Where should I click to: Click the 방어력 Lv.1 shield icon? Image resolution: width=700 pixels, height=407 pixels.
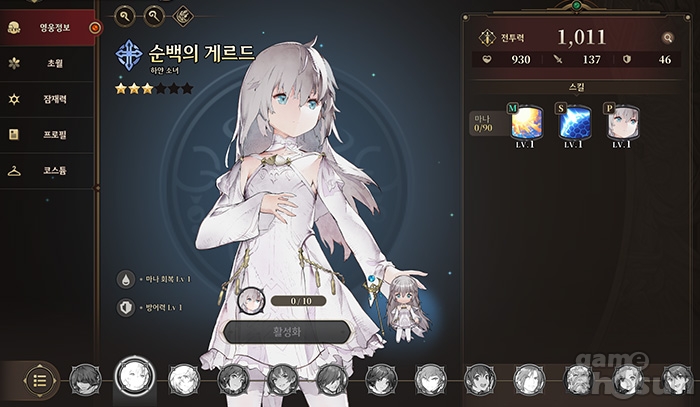tap(126, 309)
